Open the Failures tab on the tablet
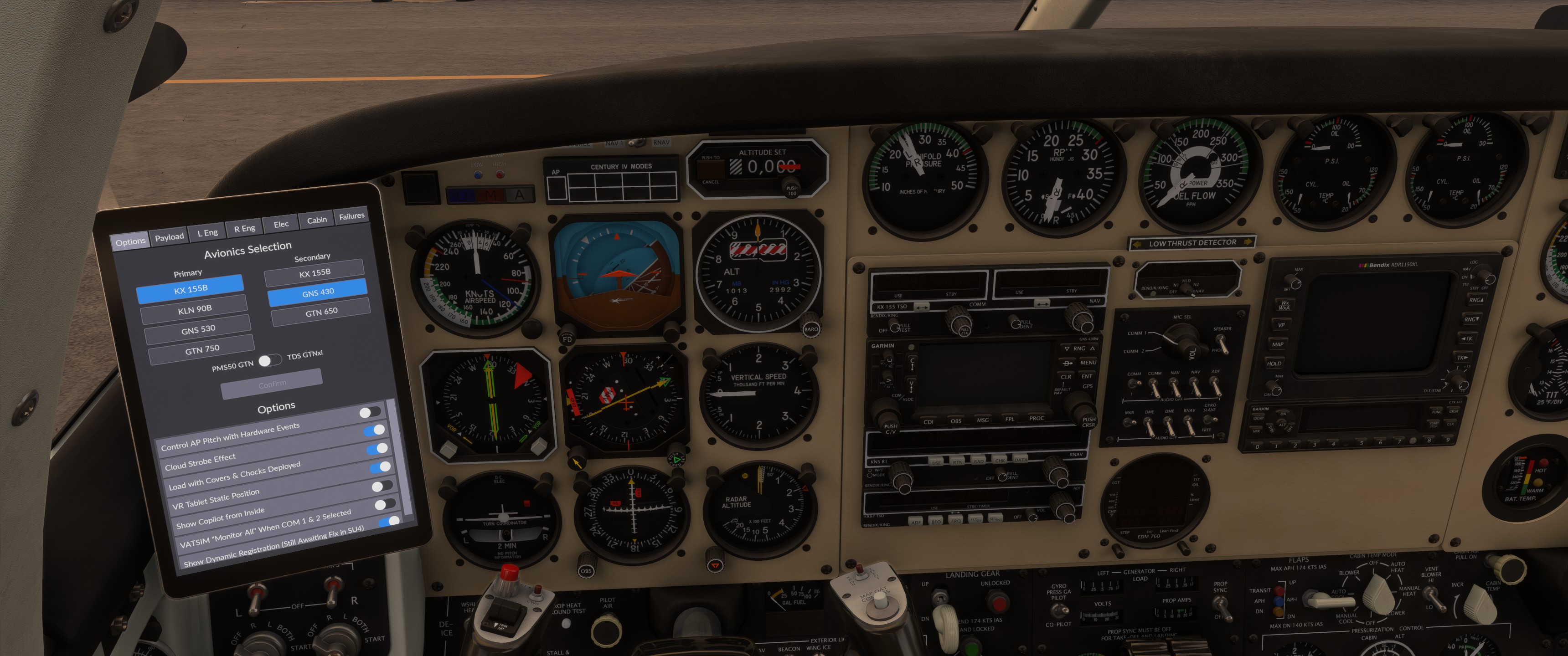Viewport: 1568px width, 656px height. coord(352,215)
